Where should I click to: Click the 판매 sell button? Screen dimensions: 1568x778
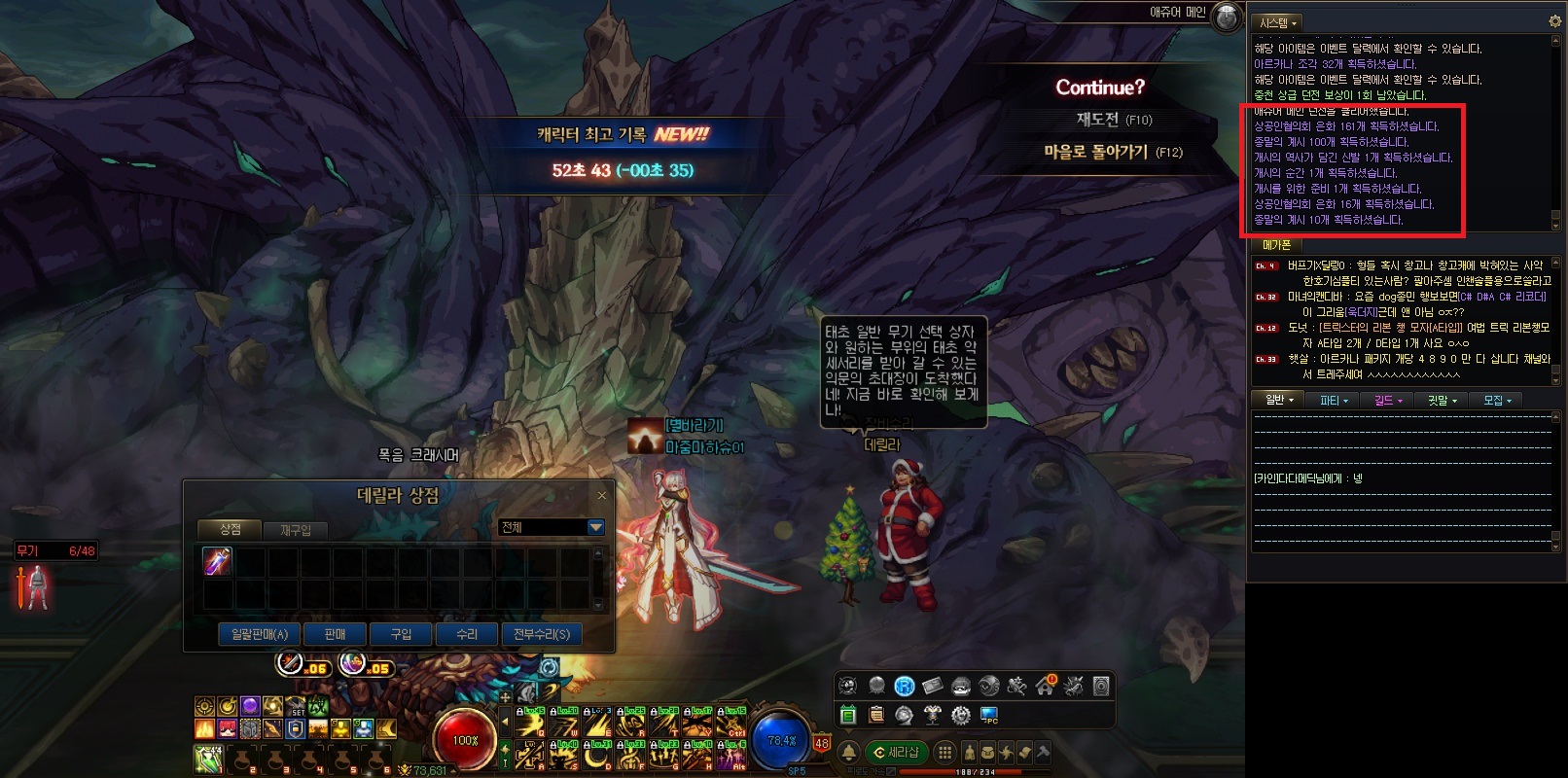click(x=335, y=634)
